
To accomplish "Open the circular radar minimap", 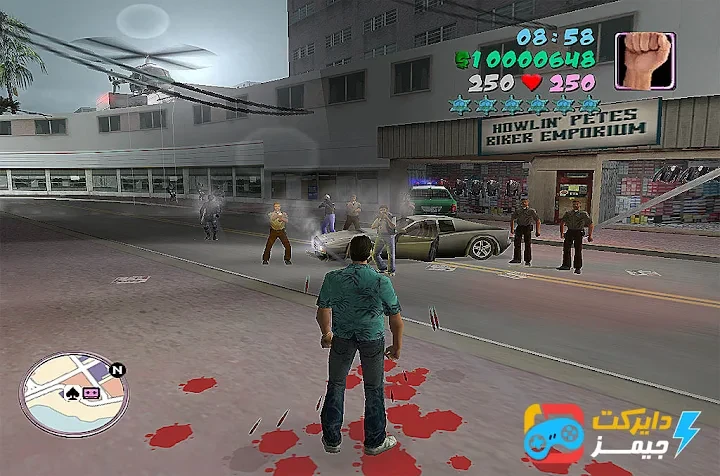I will pyautogui.click(x=73, y=394).
